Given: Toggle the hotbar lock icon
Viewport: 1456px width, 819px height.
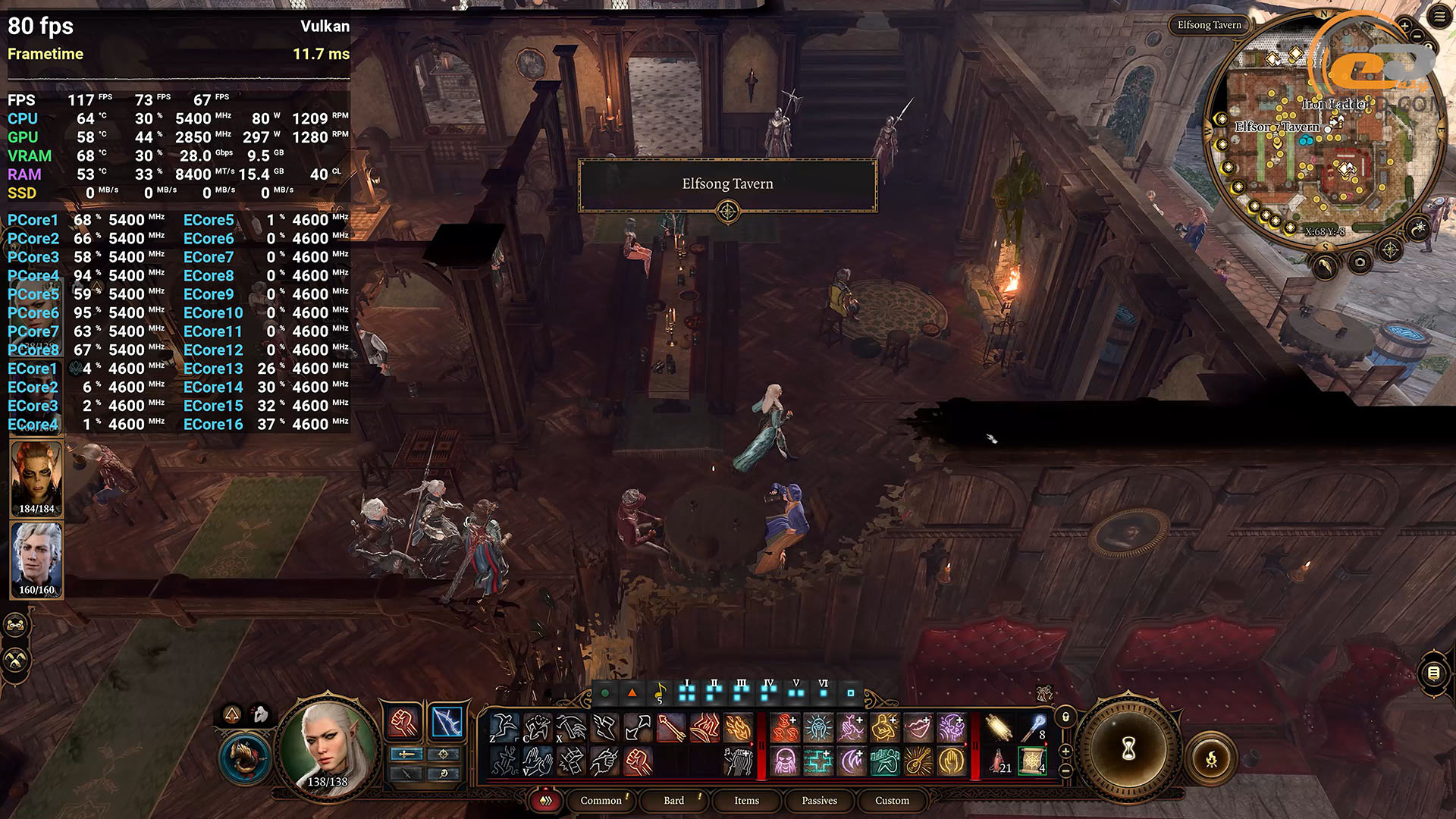Looking at the screenshot, I should click(x=1065, y=717).
